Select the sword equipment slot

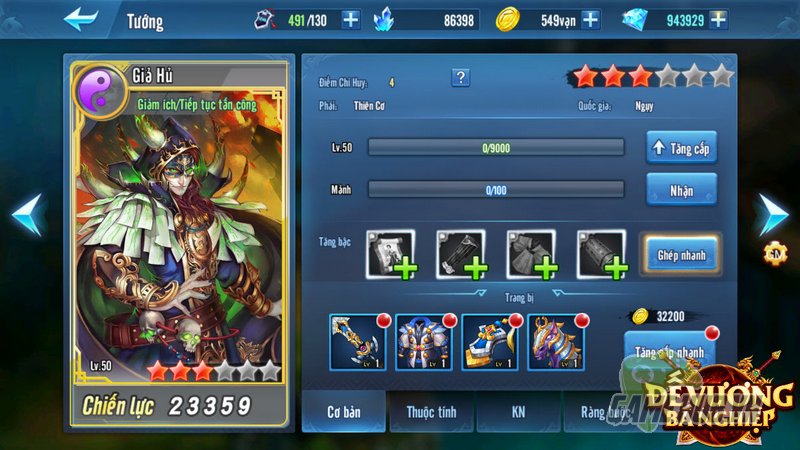click(356, 341)
